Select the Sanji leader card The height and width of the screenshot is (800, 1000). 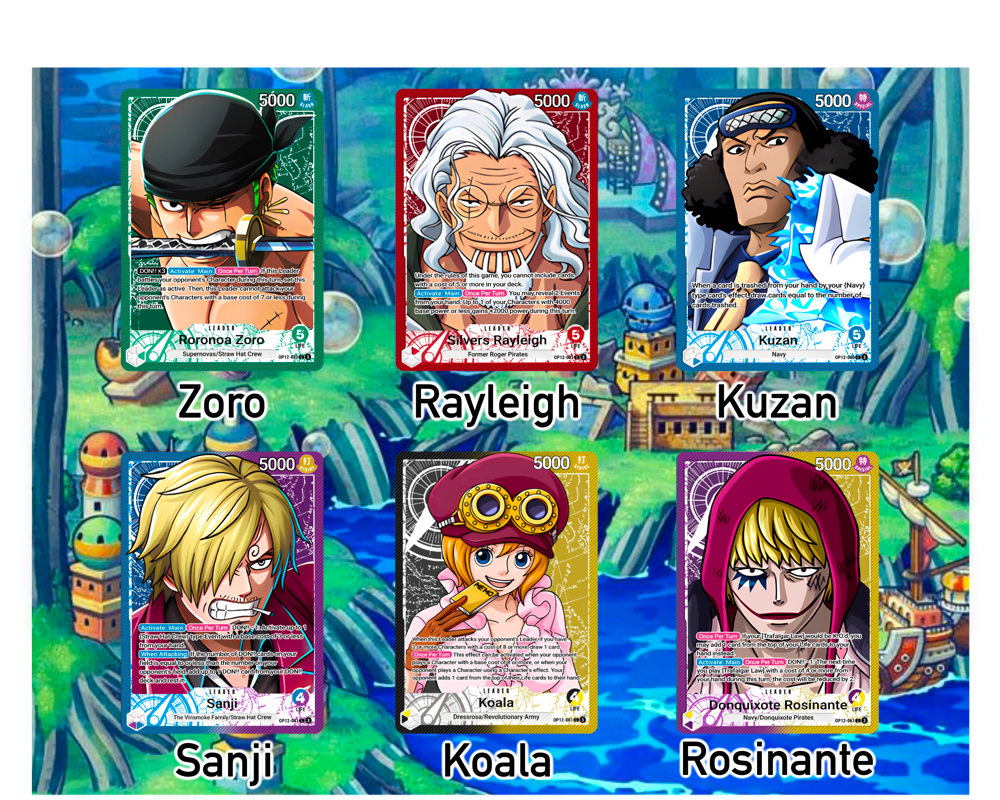coord(222,592)
